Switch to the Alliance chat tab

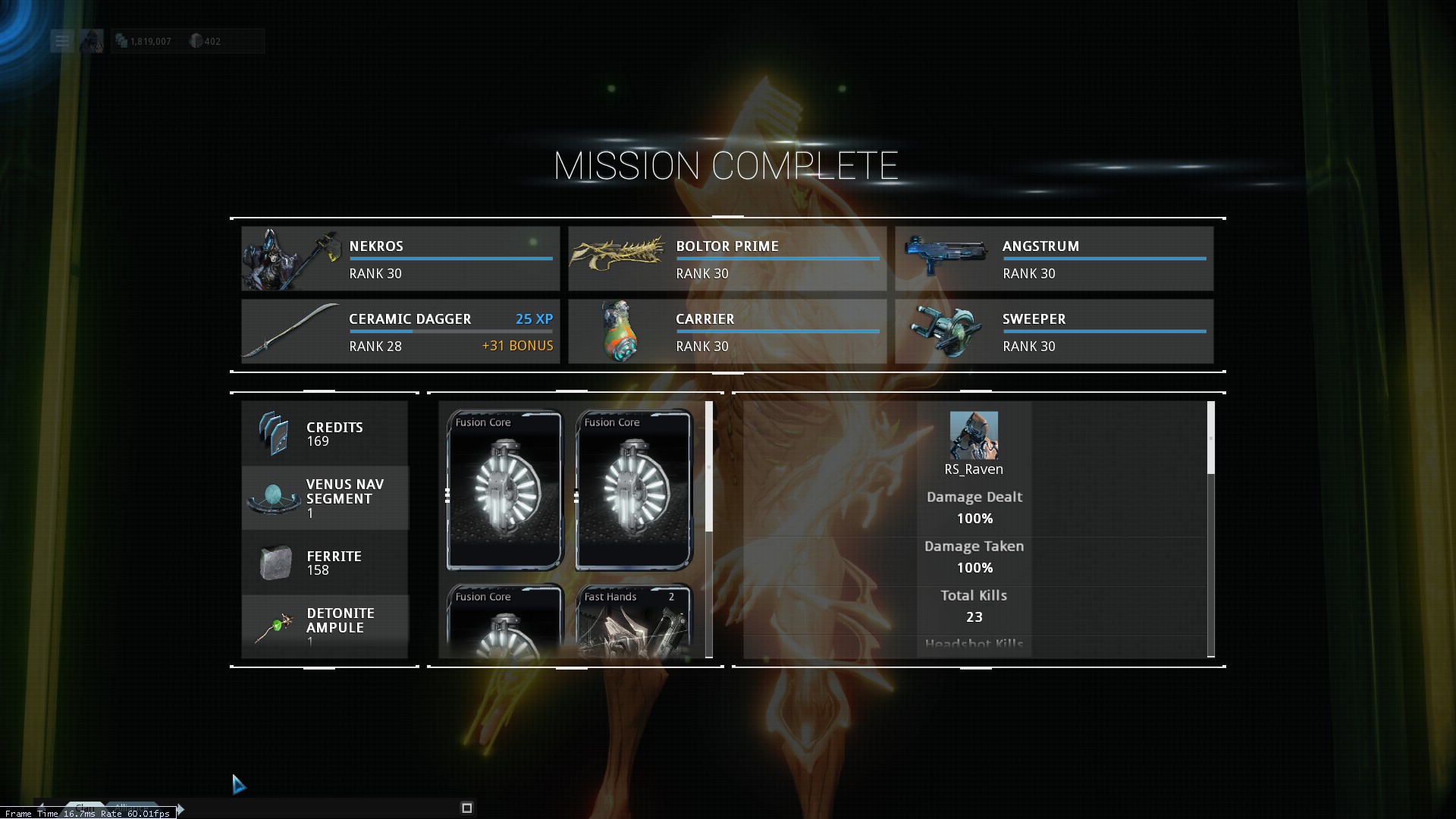coord(131,807)
